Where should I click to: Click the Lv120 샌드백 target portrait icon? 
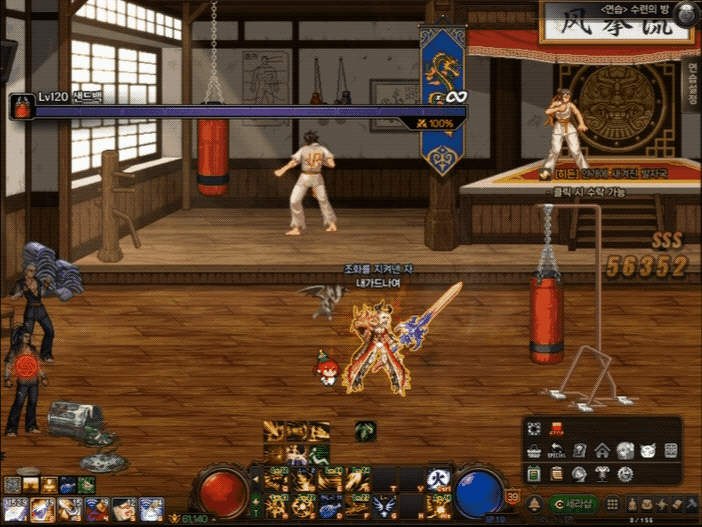tap(22, 106)
